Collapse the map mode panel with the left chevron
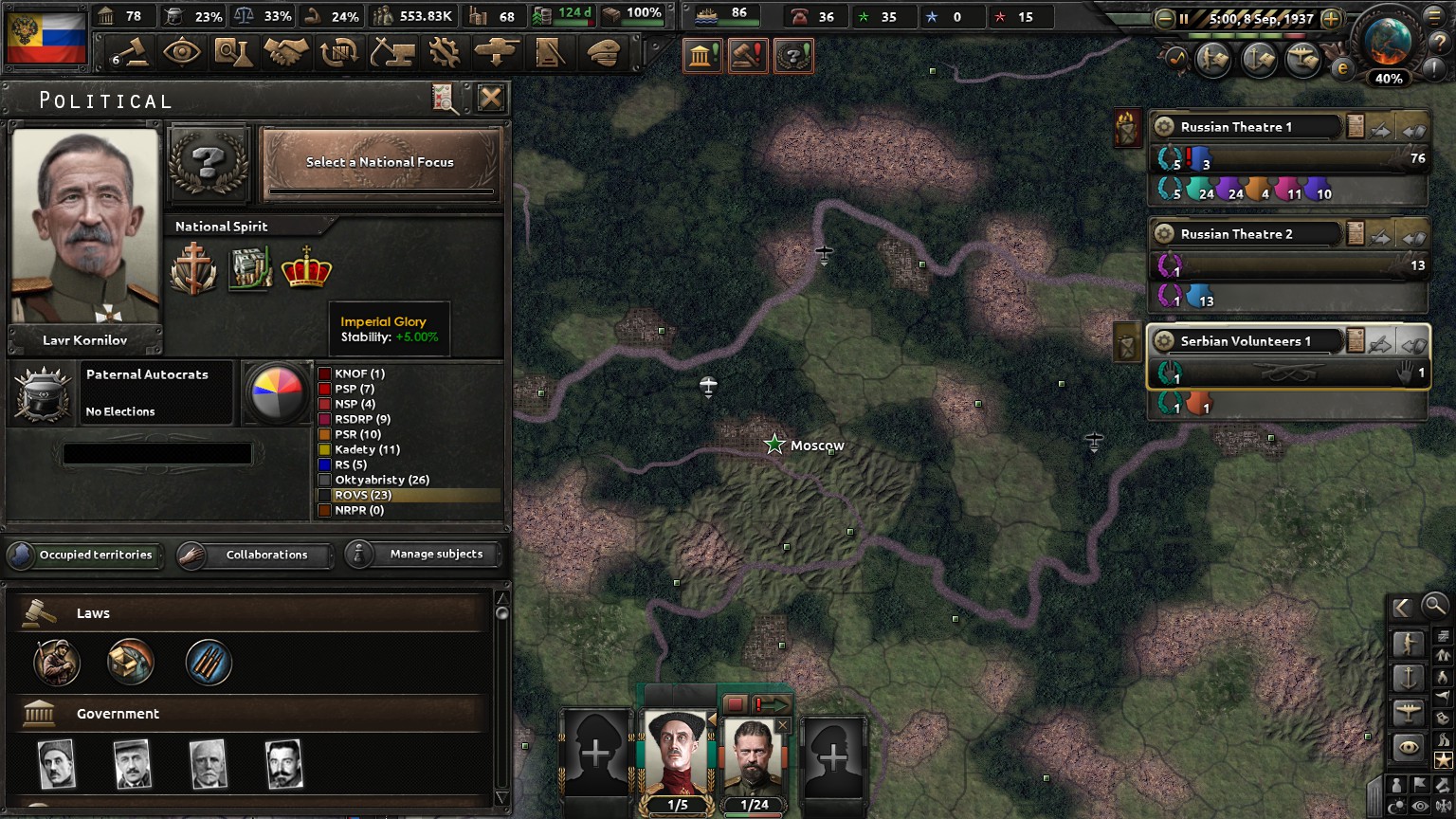1456x819 pixels. click(1404, 607)
